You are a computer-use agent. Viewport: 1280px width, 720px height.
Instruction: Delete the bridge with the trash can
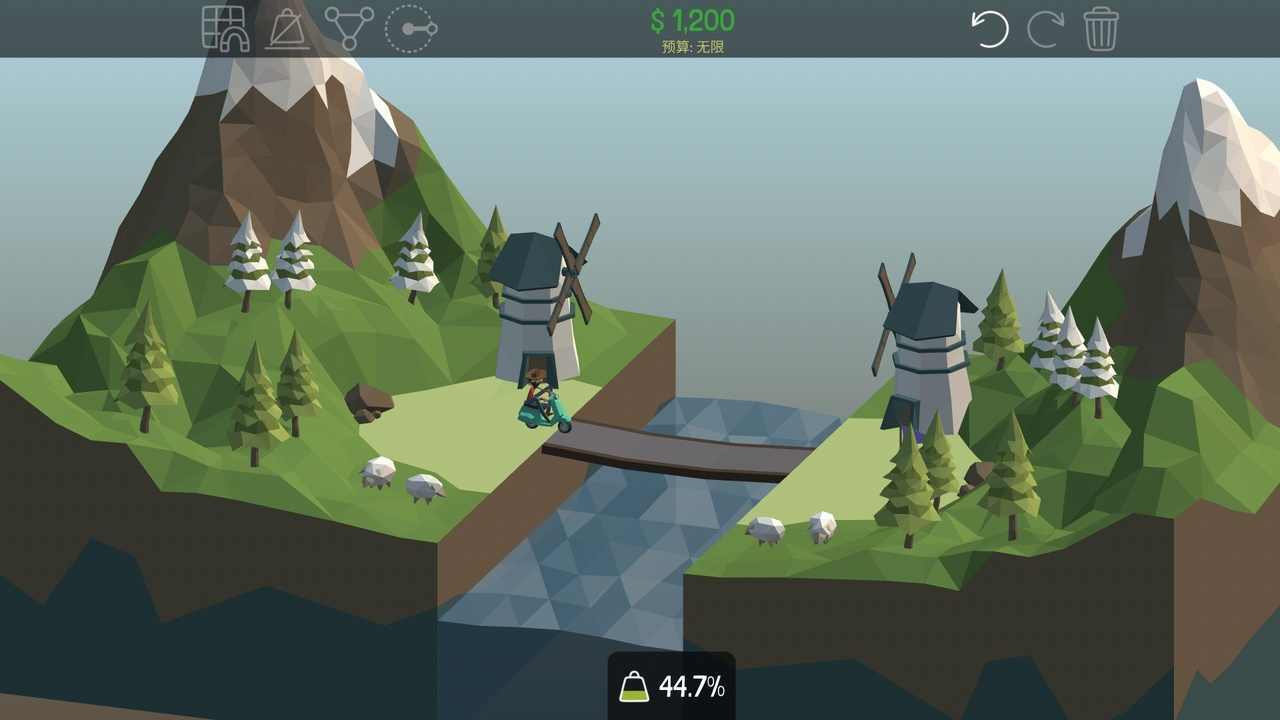pyautogui.click(x=1101, y=29)
